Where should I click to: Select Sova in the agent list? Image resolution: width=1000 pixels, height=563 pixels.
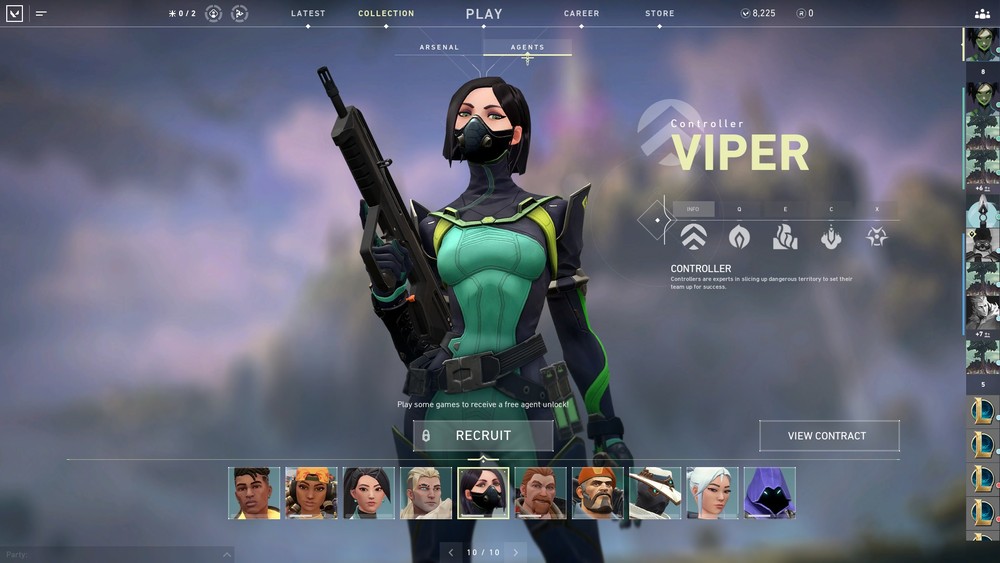426,493
